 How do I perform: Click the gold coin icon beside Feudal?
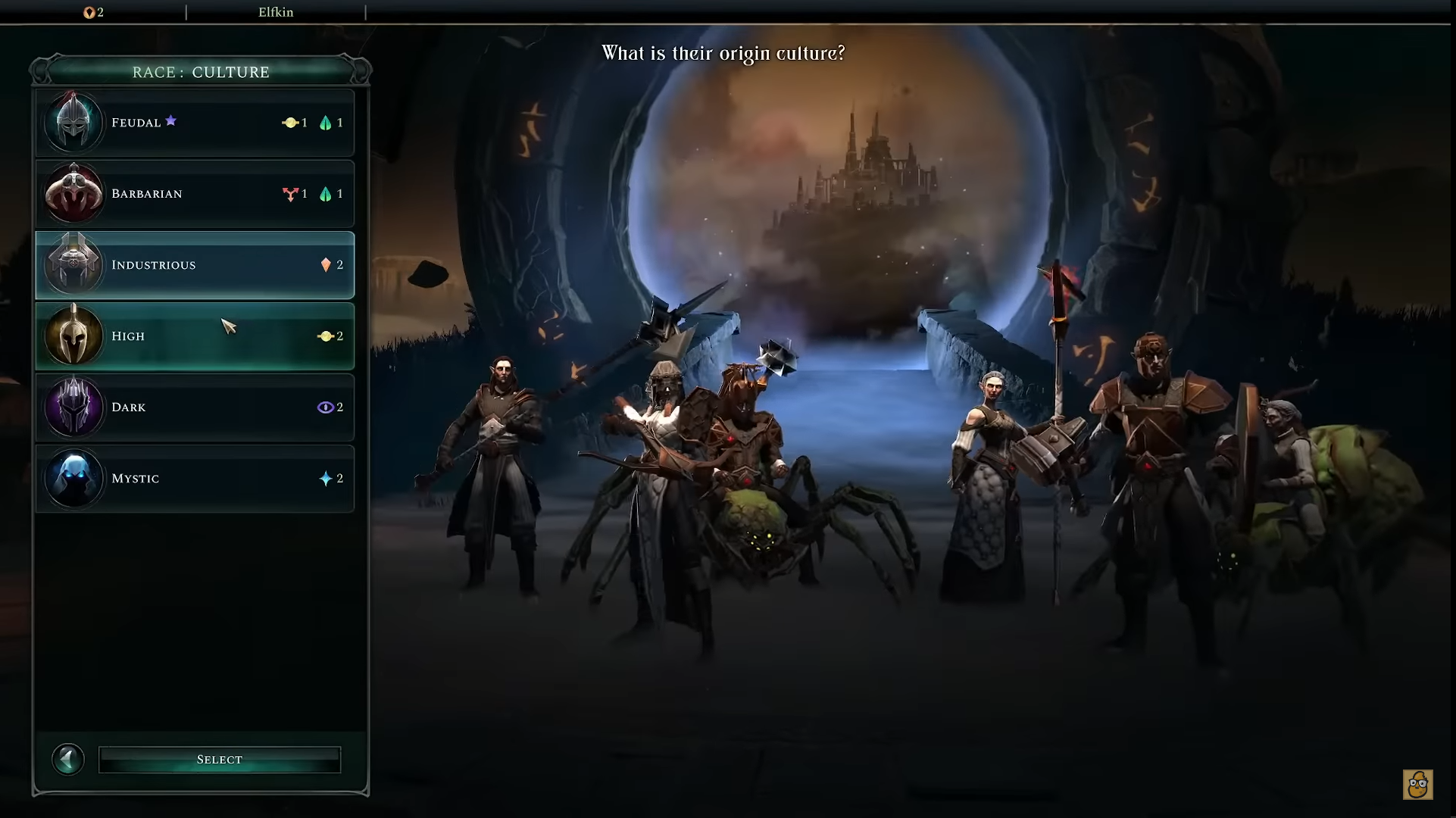click(292, 122)
